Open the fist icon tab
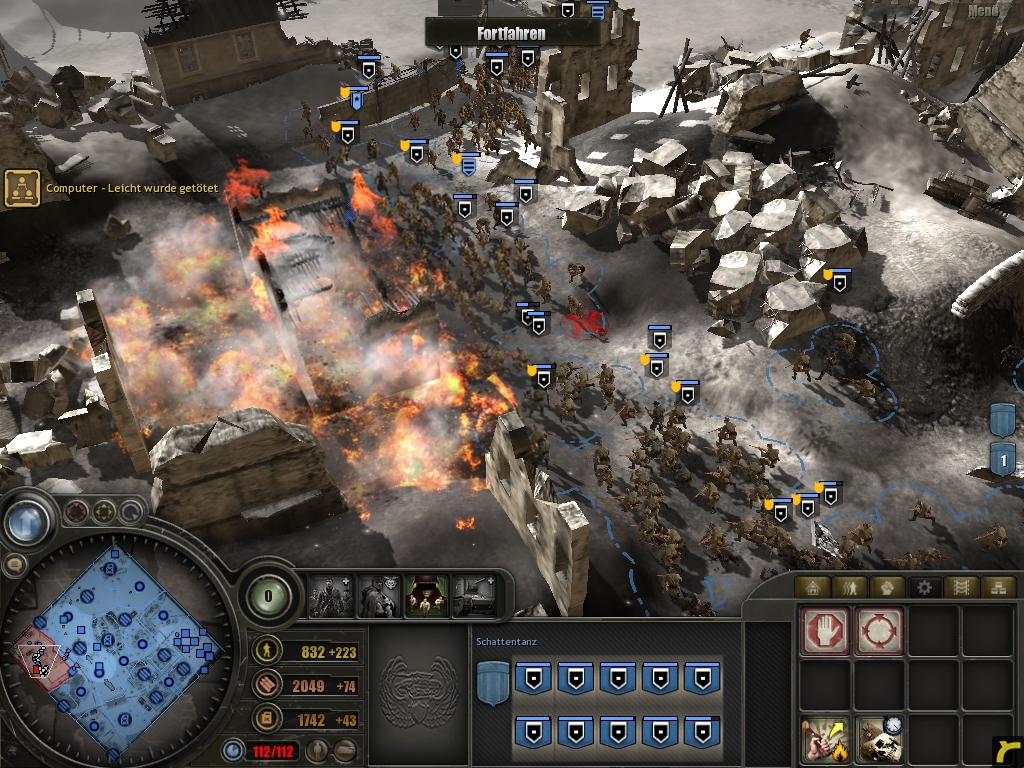Viewport: 1024px width, 768px height. pos(886,587)
